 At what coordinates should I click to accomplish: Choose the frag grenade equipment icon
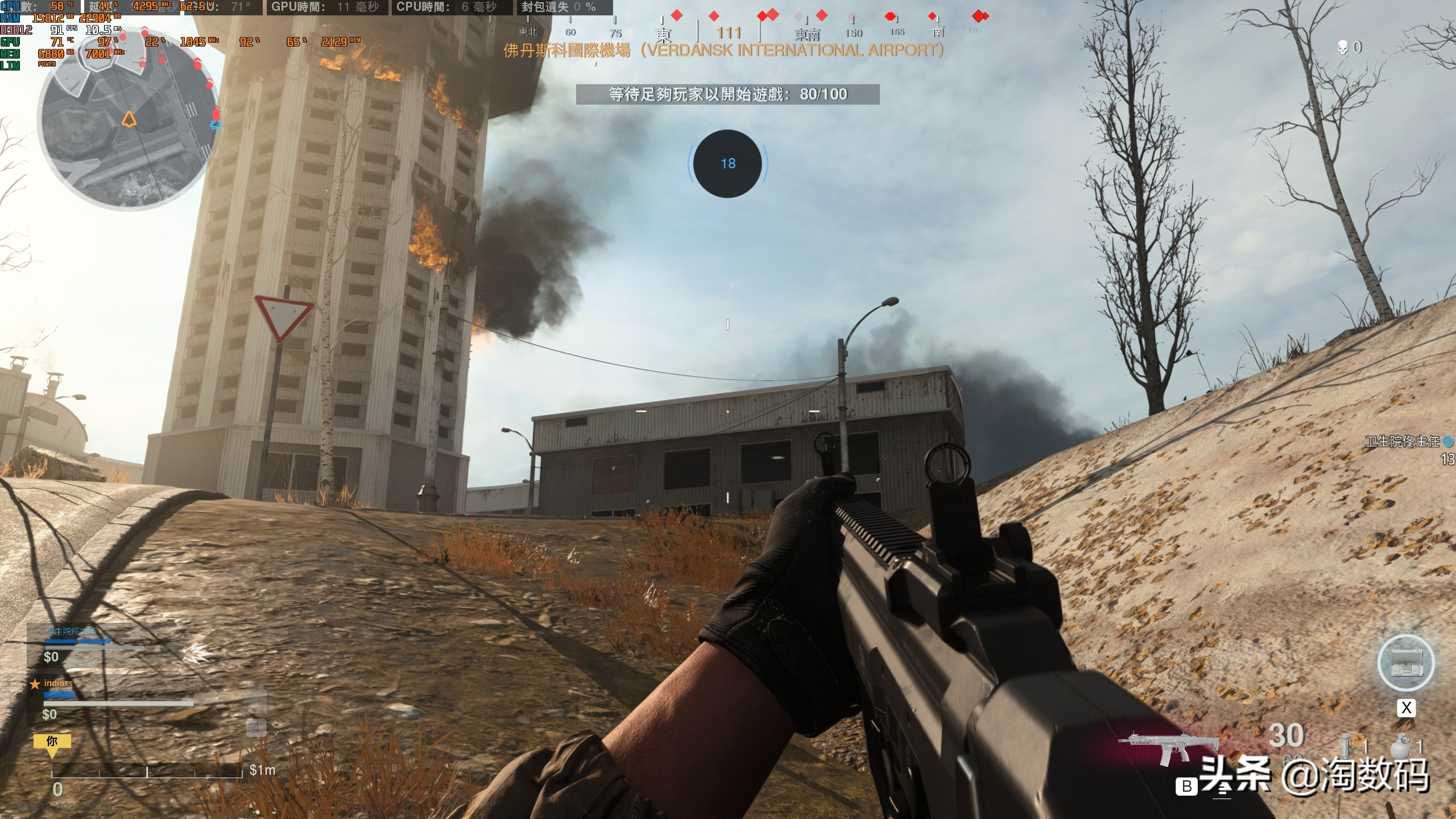pyautogui.click(x=1400, y=746)
